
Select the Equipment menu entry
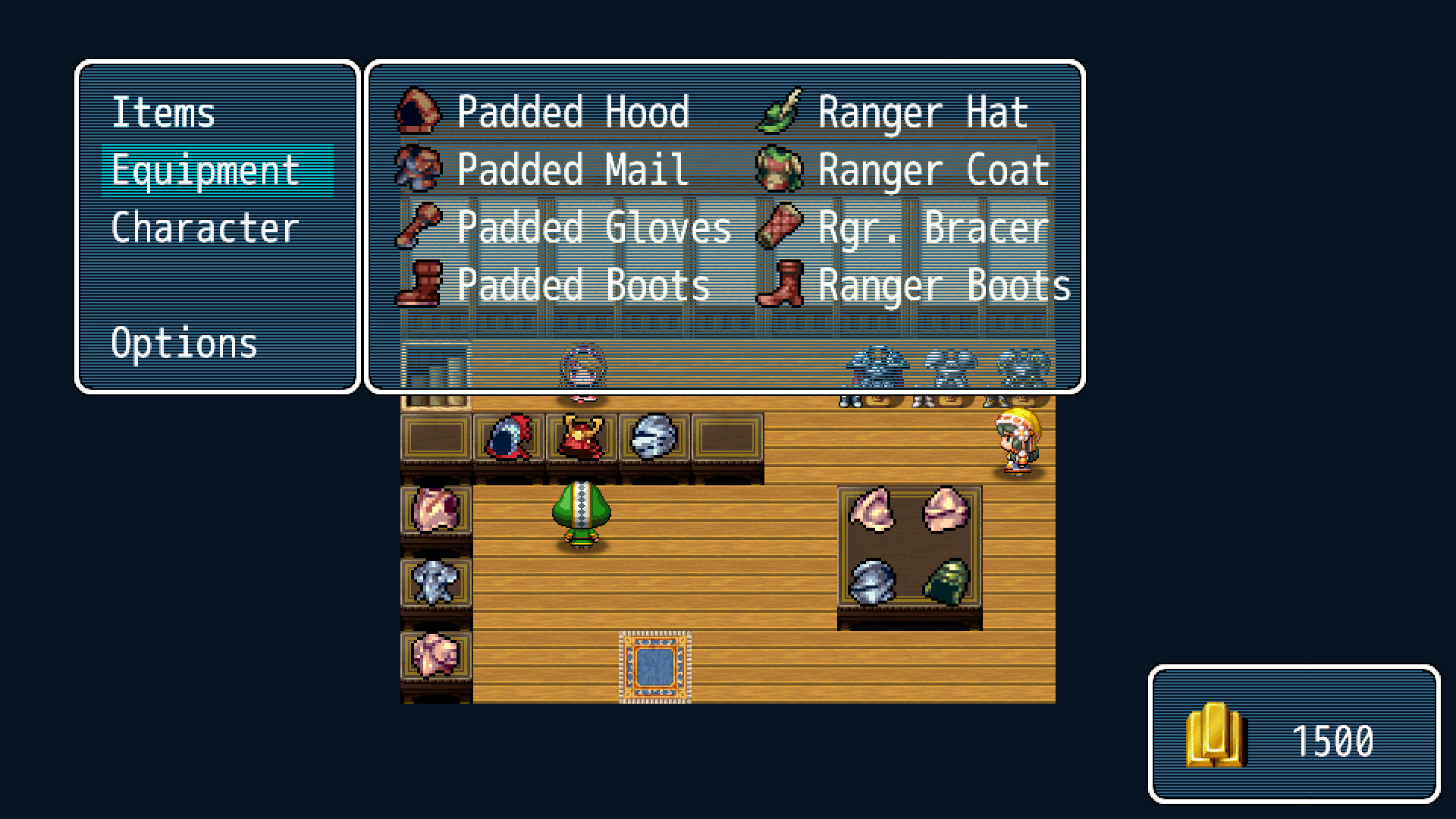coord(205,171)
